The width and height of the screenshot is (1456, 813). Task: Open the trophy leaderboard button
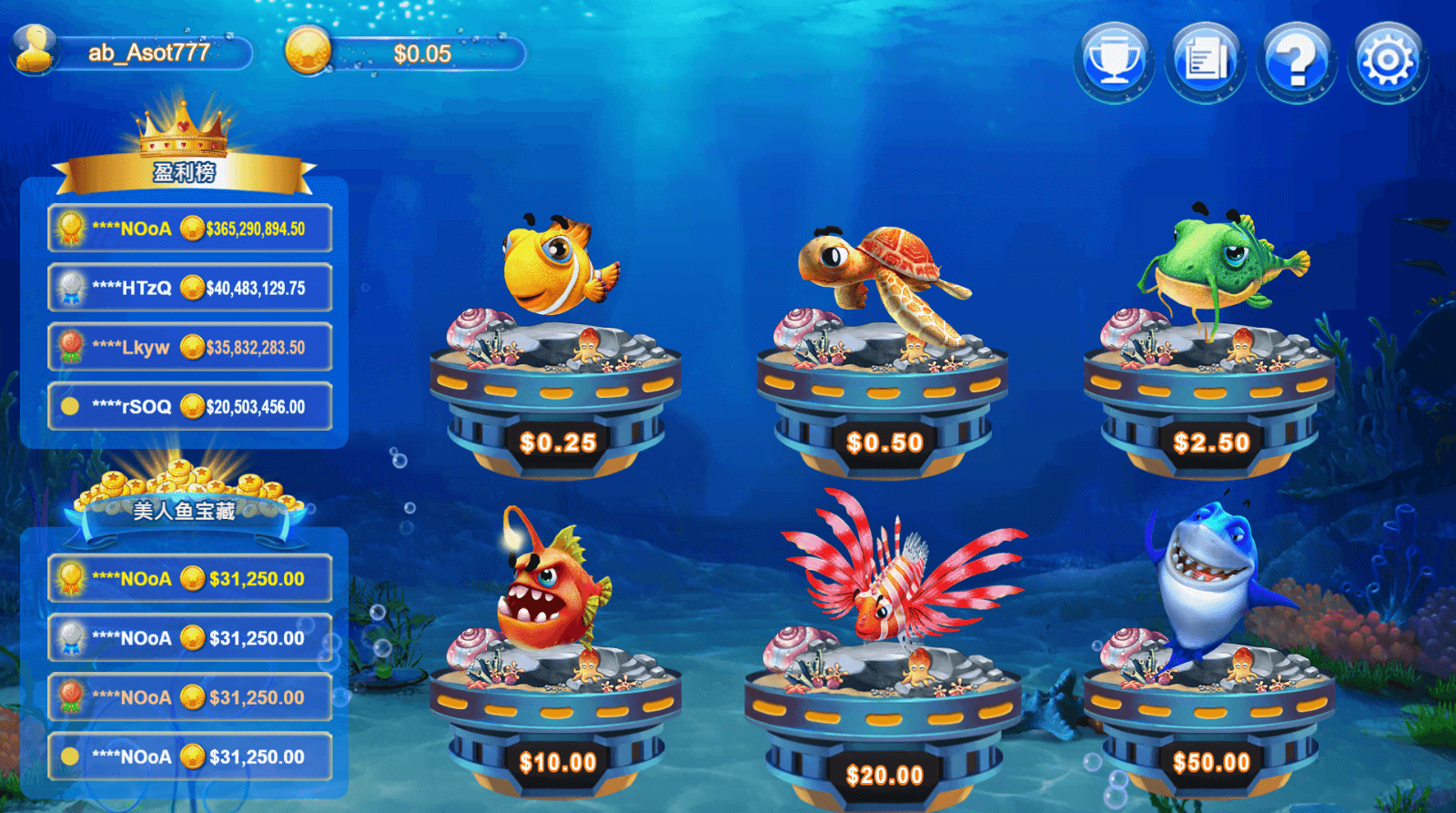(x=1114, y=61)
